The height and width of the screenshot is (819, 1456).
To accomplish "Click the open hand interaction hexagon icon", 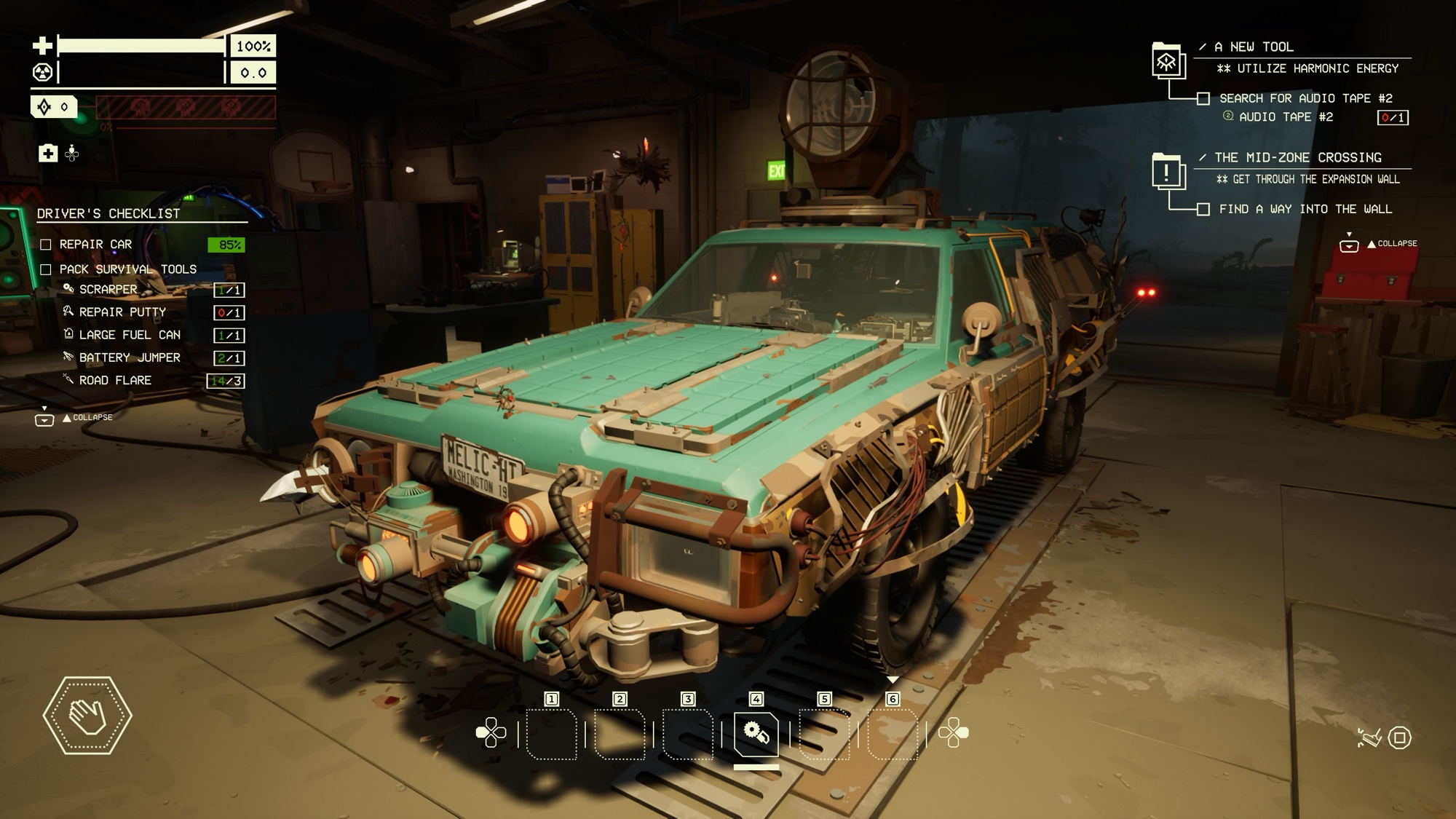I will click(x=87, y=716).
